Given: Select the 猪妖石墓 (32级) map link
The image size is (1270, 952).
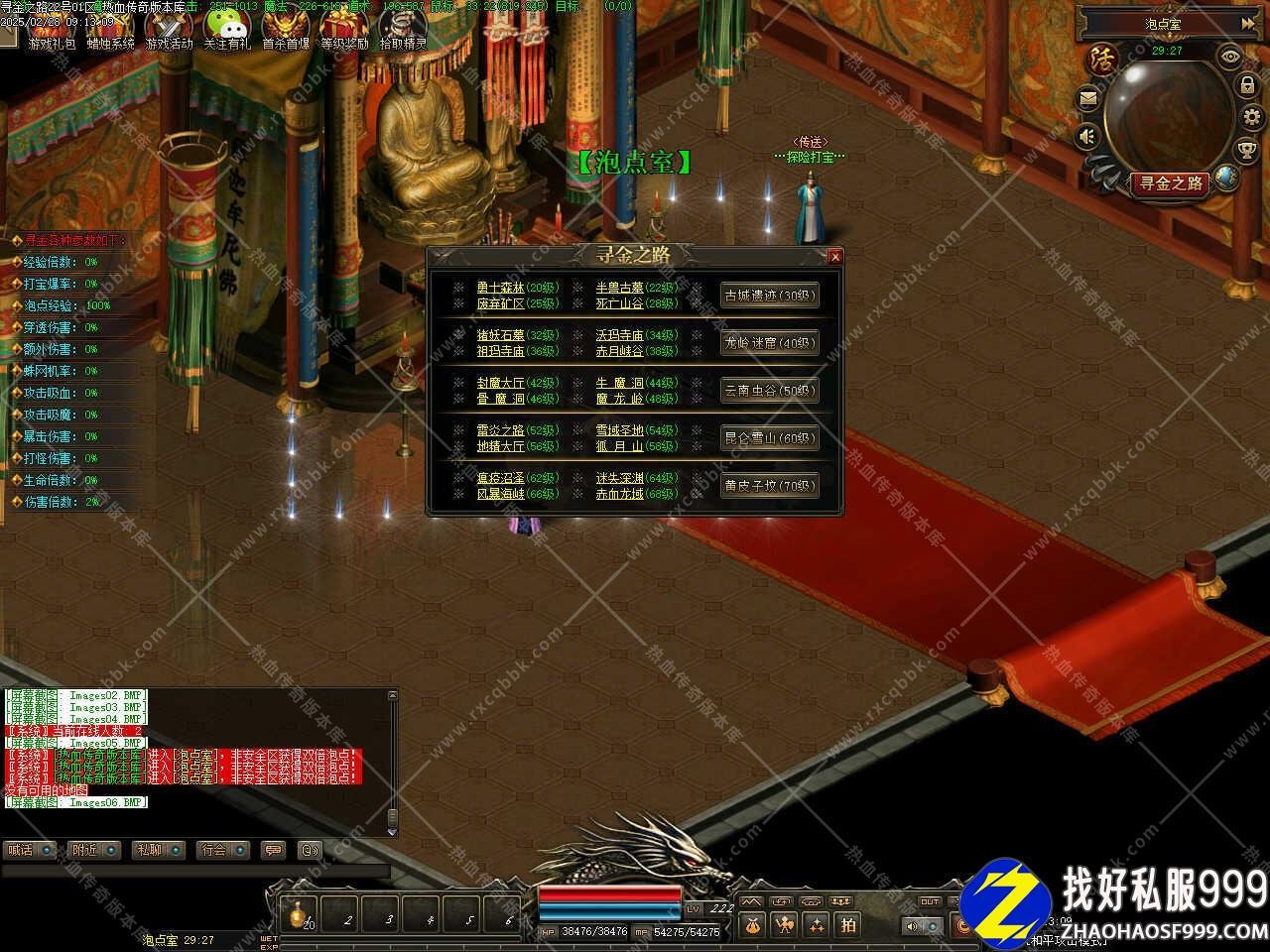Looking at the screenshot, I should (x=500, y=335).
